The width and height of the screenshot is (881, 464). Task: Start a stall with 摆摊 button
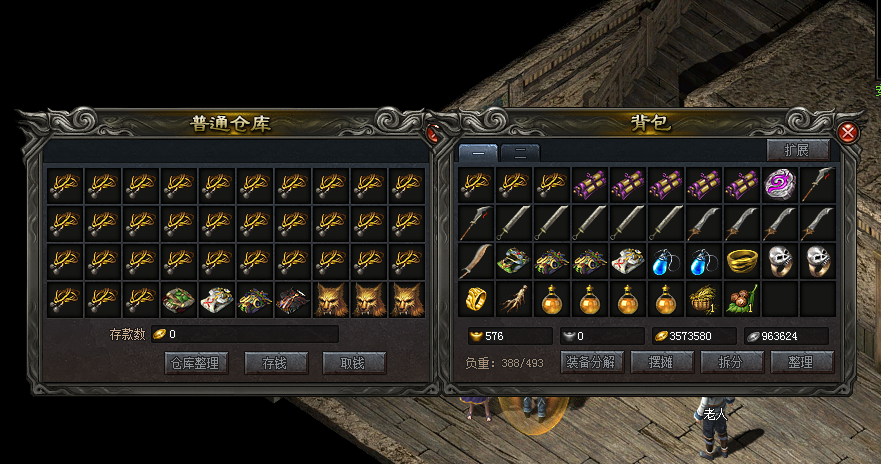coord(663,362)
